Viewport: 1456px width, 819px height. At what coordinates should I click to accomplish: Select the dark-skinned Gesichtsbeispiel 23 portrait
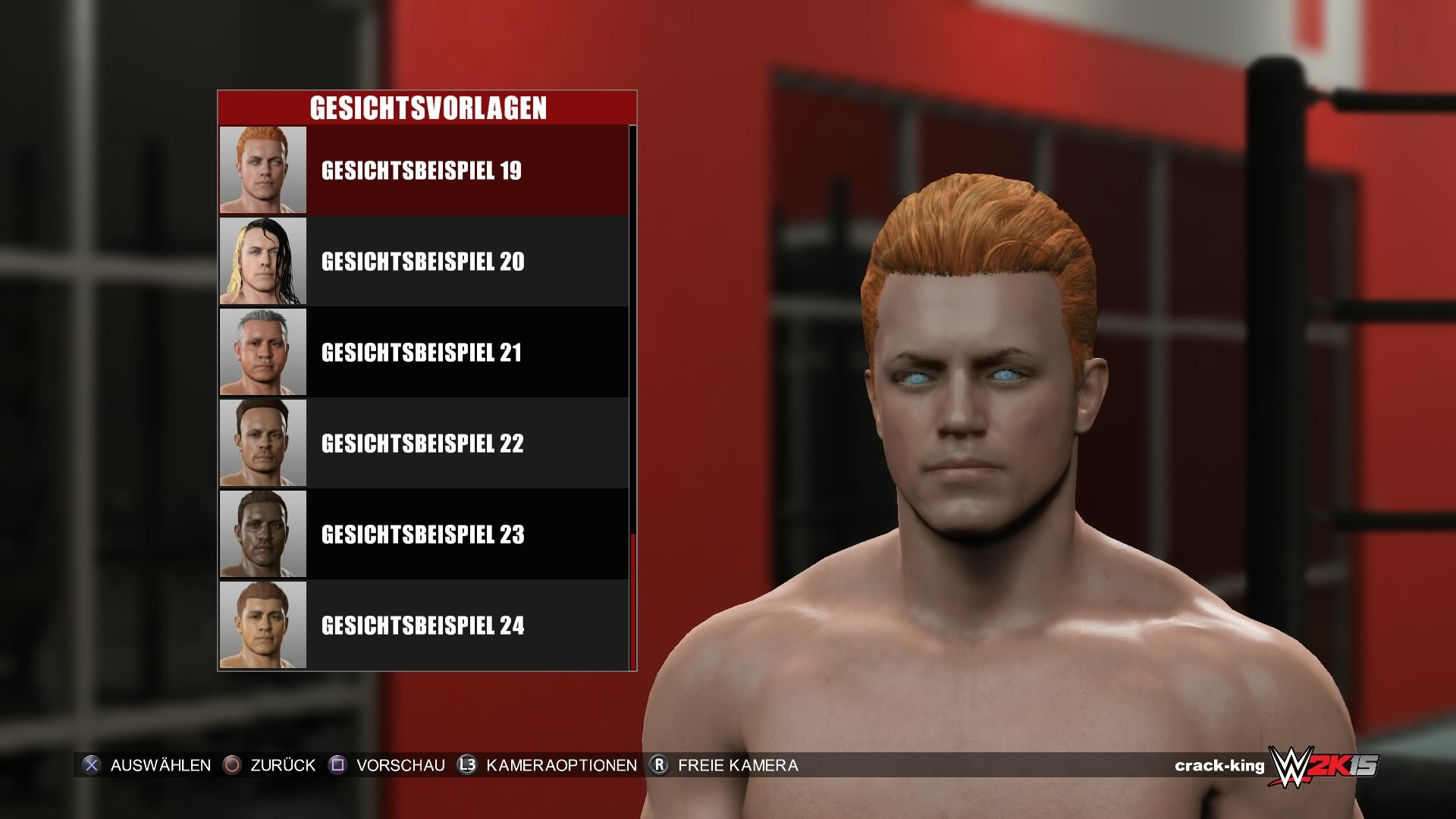click(x=262, y=535)
